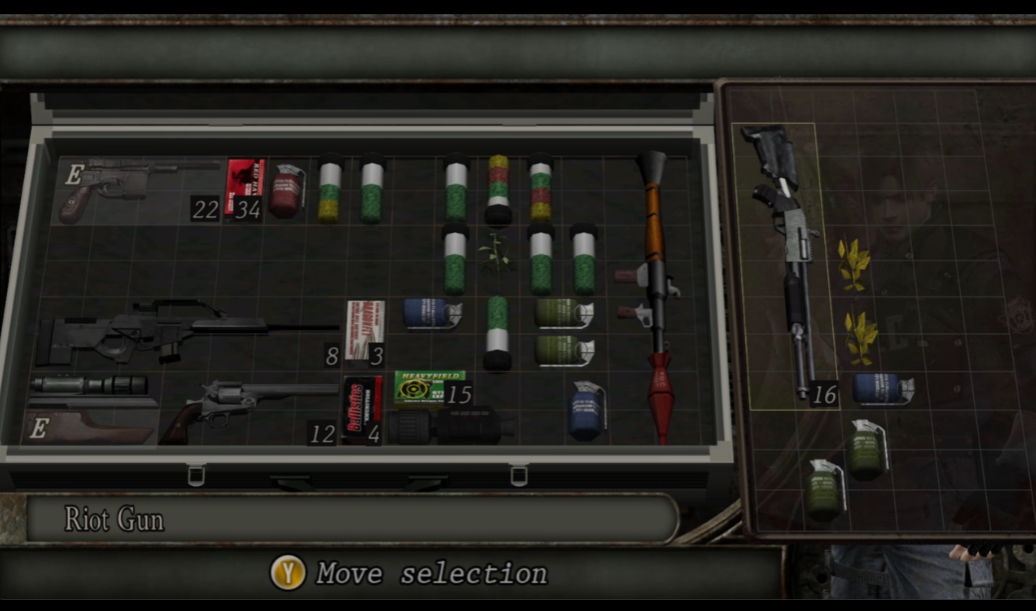Select the red incendiary grenade

[x=287, y=190]
